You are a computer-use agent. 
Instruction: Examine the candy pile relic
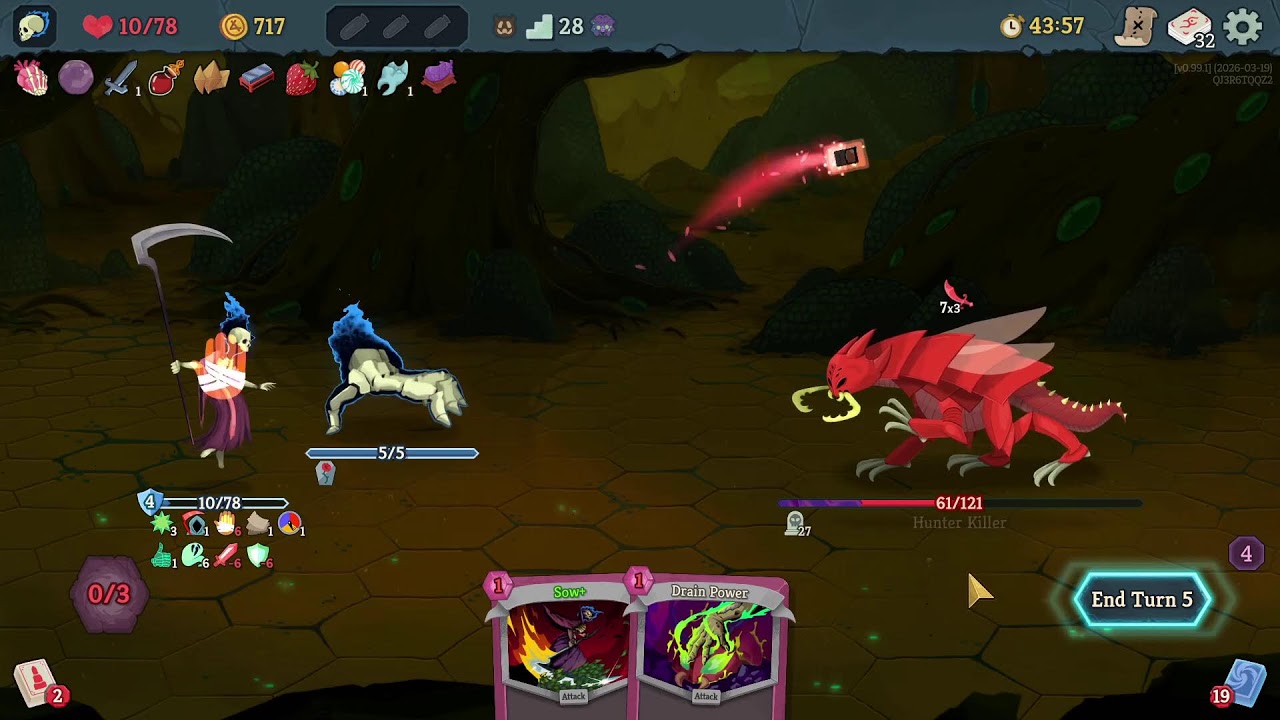347,78
